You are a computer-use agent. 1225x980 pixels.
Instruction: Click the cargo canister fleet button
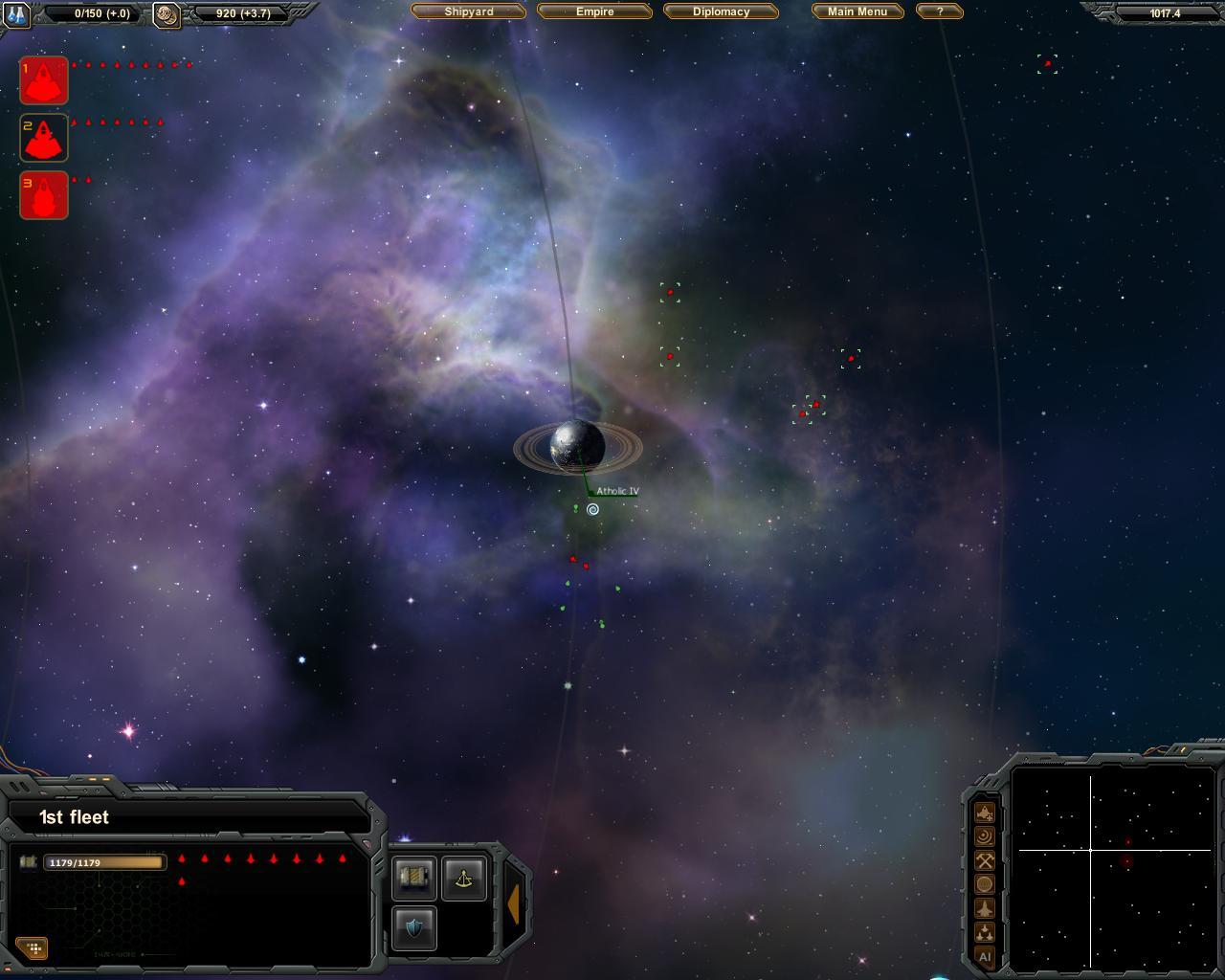(x=414, y=879)
